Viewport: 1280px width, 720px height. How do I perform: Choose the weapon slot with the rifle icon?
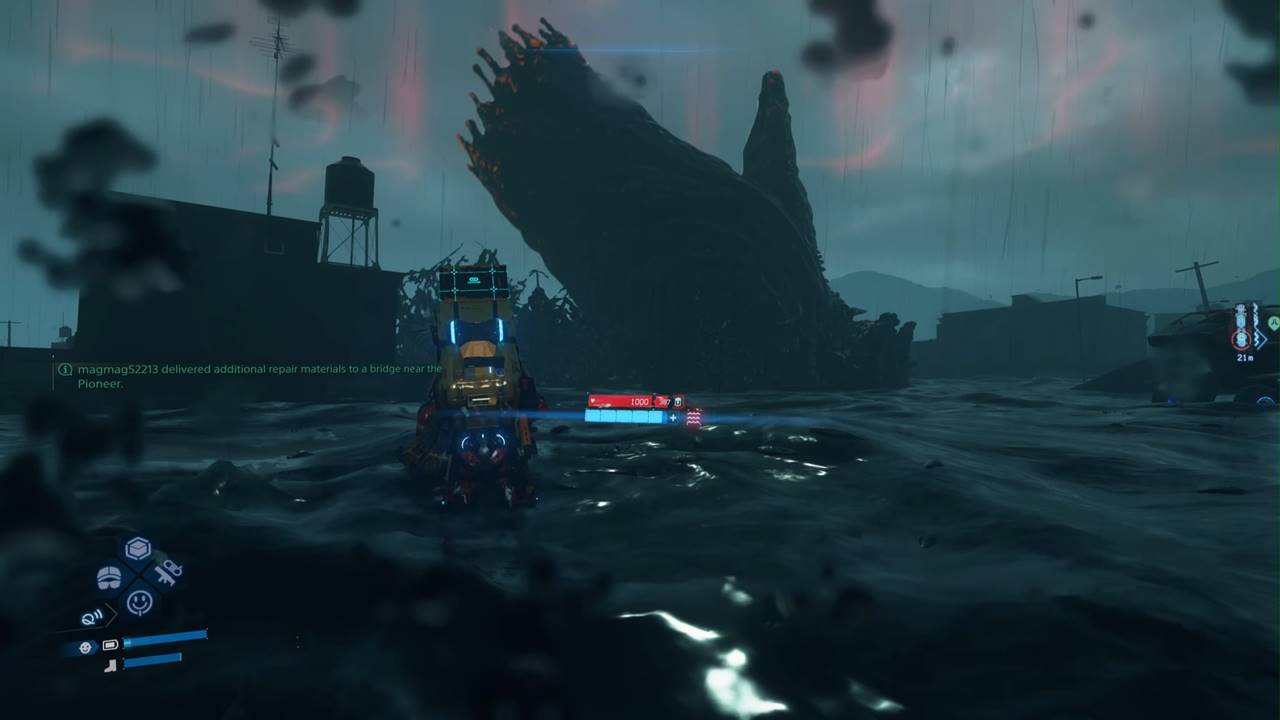click(x=167, y=573)
